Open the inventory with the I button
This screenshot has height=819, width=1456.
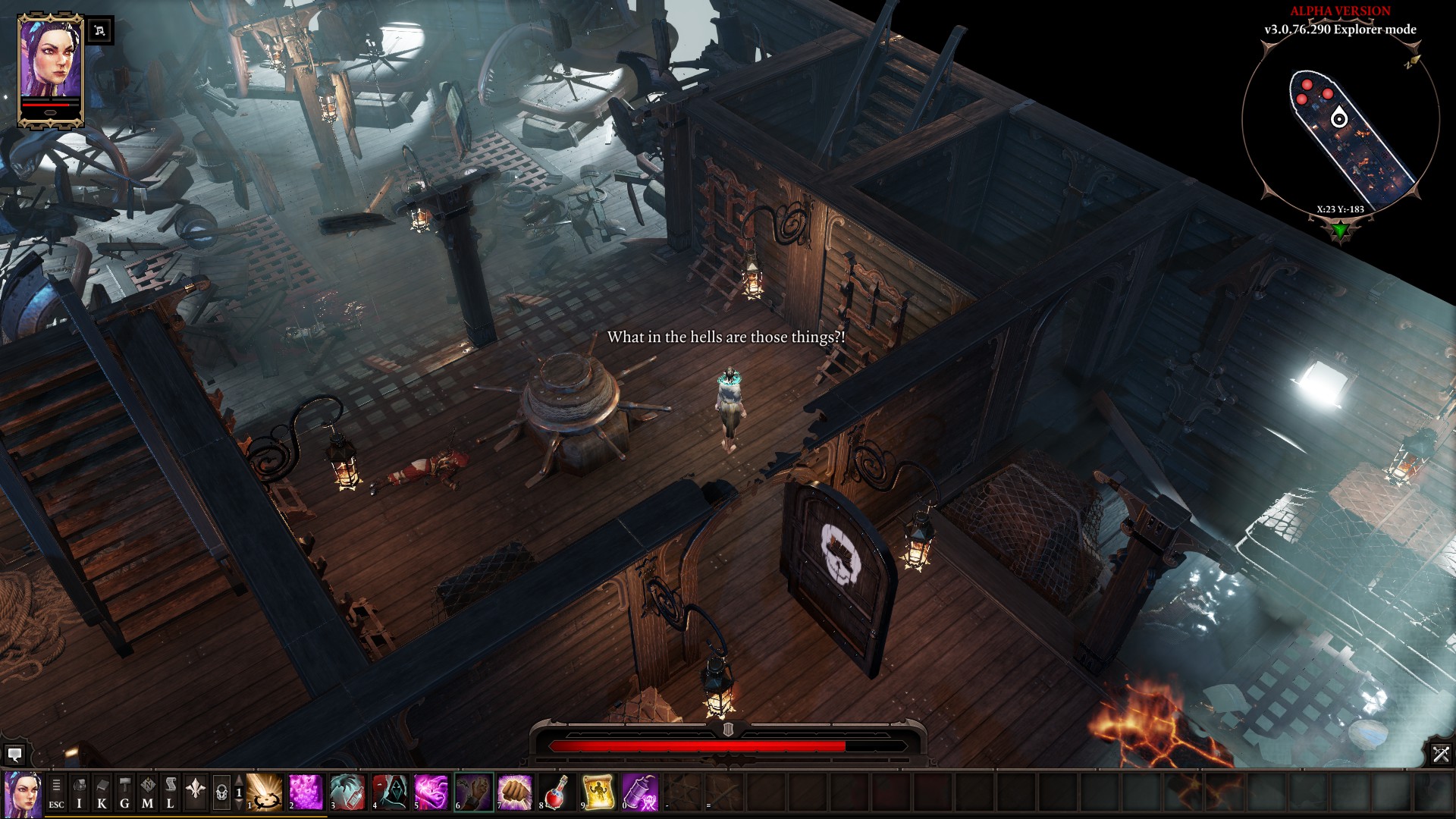pos(79,792)
